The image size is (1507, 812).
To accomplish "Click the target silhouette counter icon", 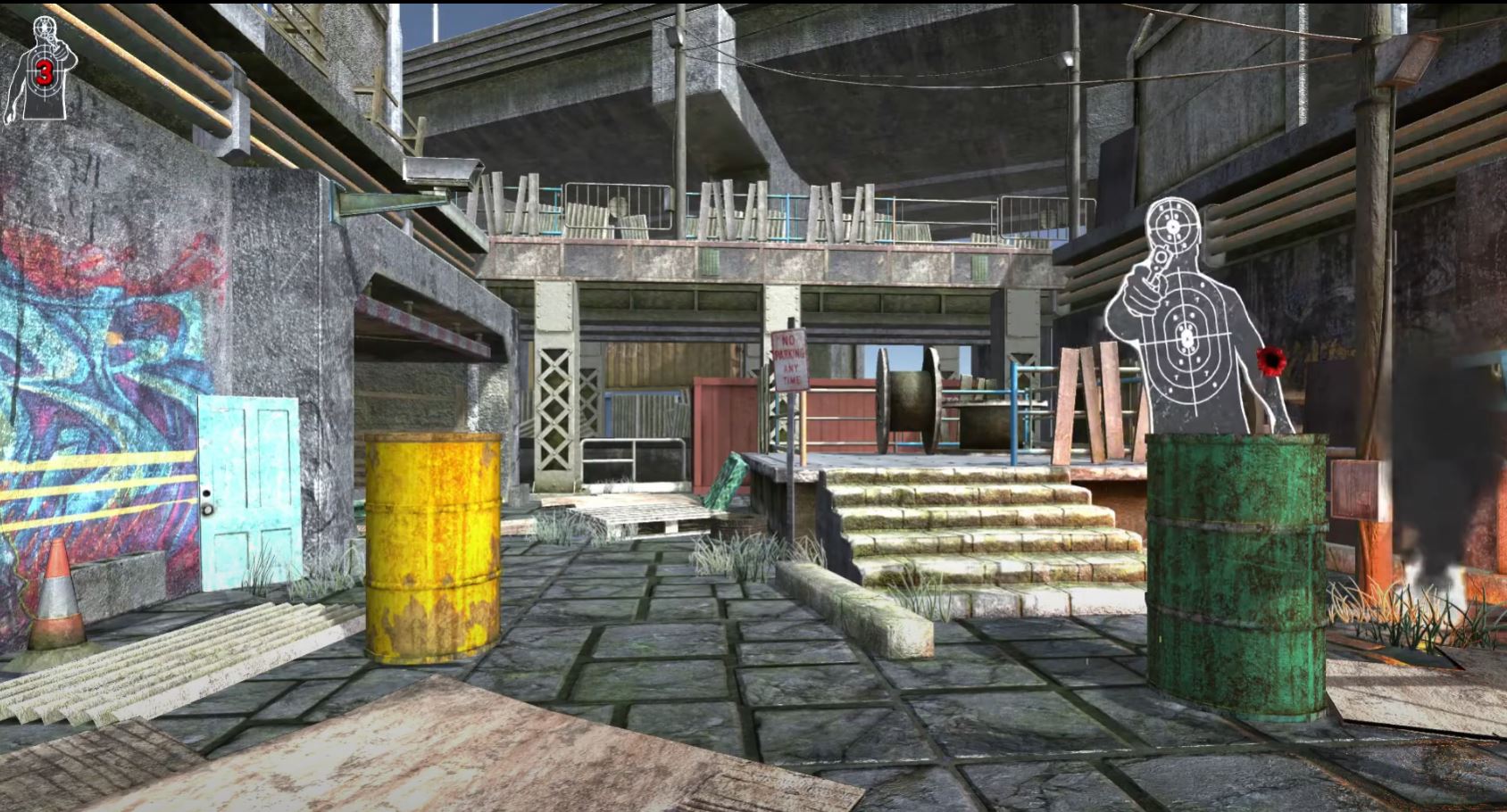I will click(42, 70).
